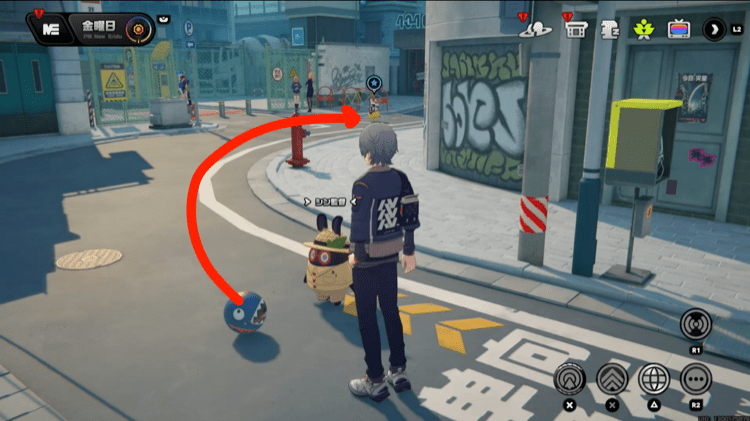The width and height of the screenshot is (750, 421).
Task: Activate the double chevron sprint button
Action: point(611,379)
